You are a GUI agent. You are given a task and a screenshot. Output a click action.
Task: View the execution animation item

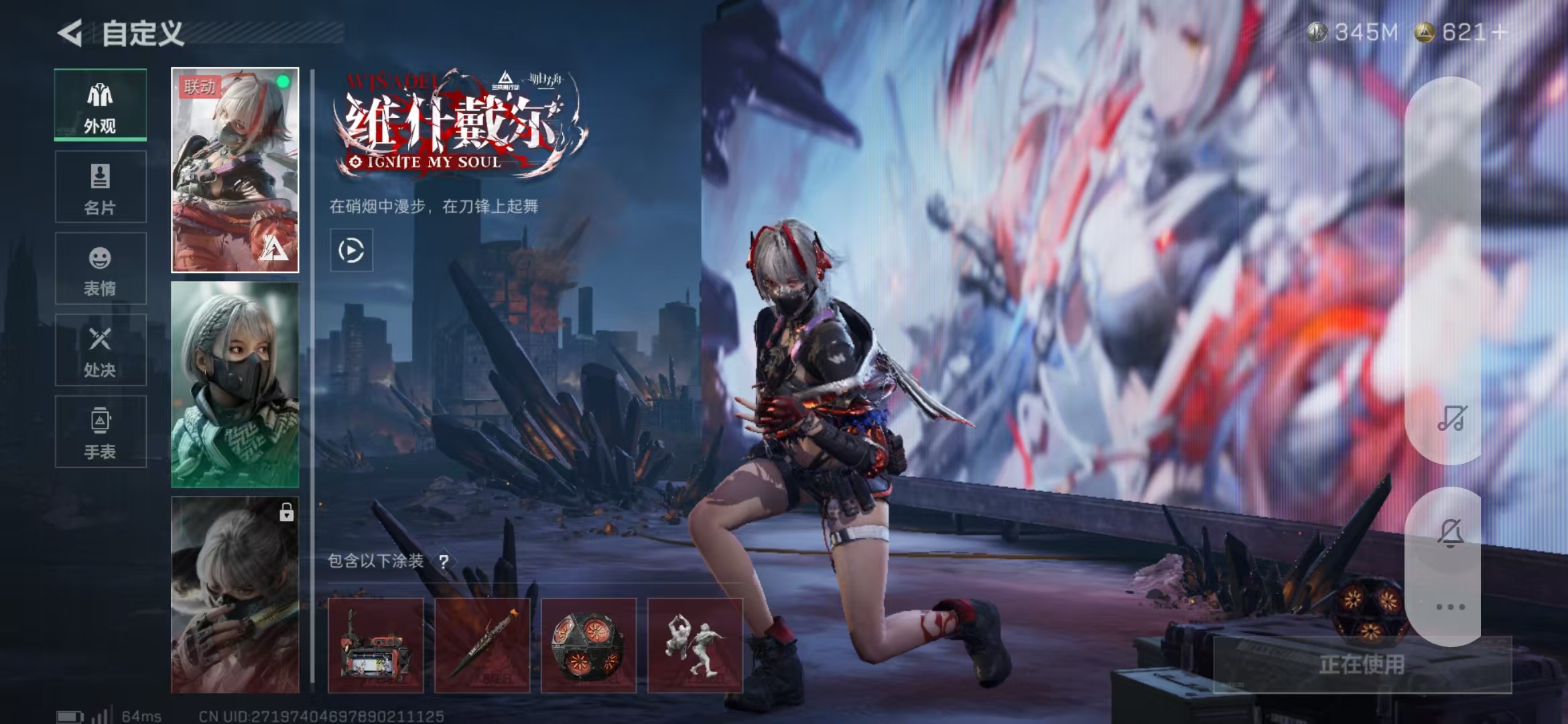pos(695,645)
